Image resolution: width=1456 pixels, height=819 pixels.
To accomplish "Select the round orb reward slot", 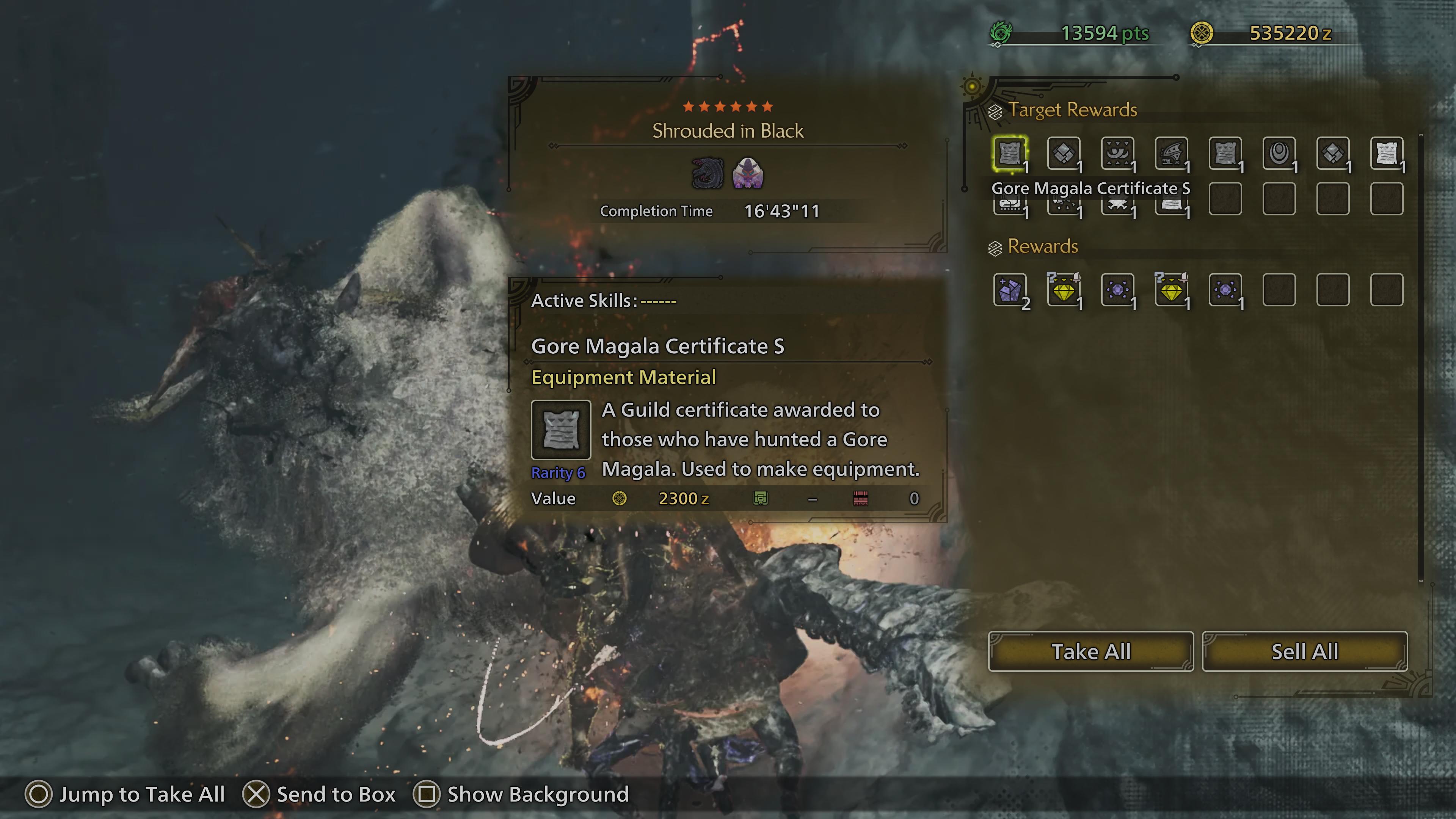I will (x=1279, y=152).
